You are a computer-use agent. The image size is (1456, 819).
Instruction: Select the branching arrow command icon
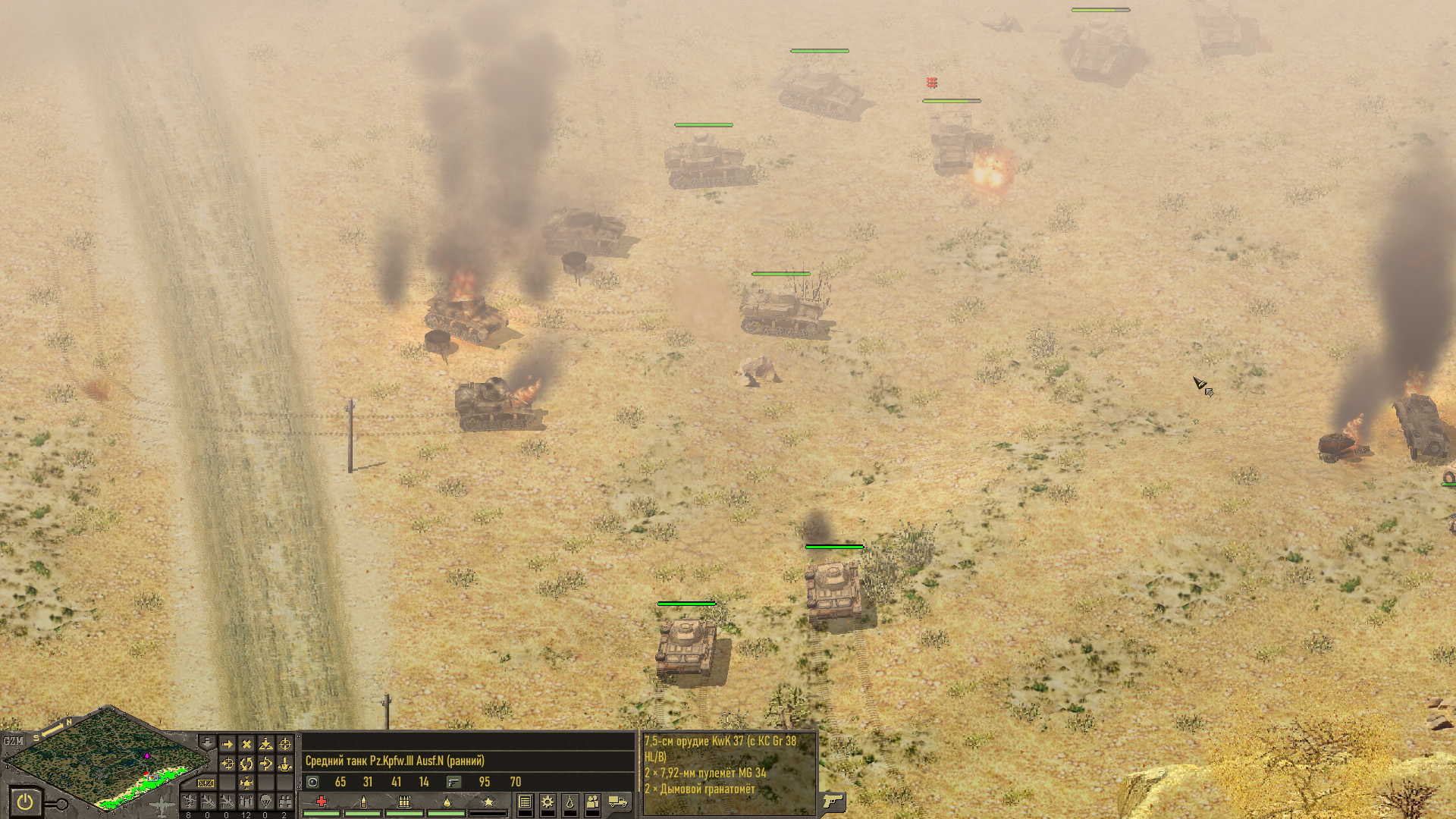265,764
